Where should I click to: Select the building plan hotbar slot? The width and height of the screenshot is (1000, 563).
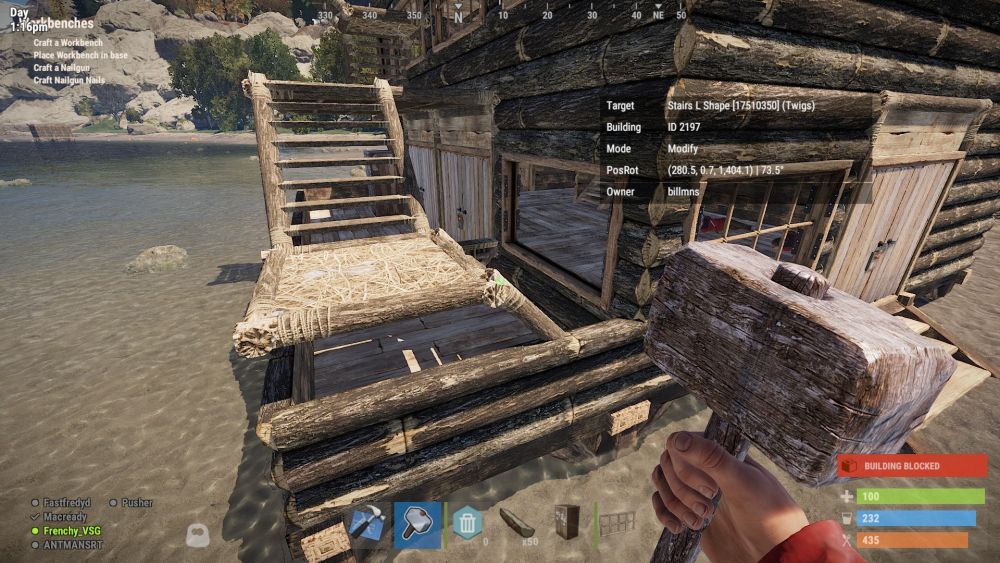pos(367,524)
